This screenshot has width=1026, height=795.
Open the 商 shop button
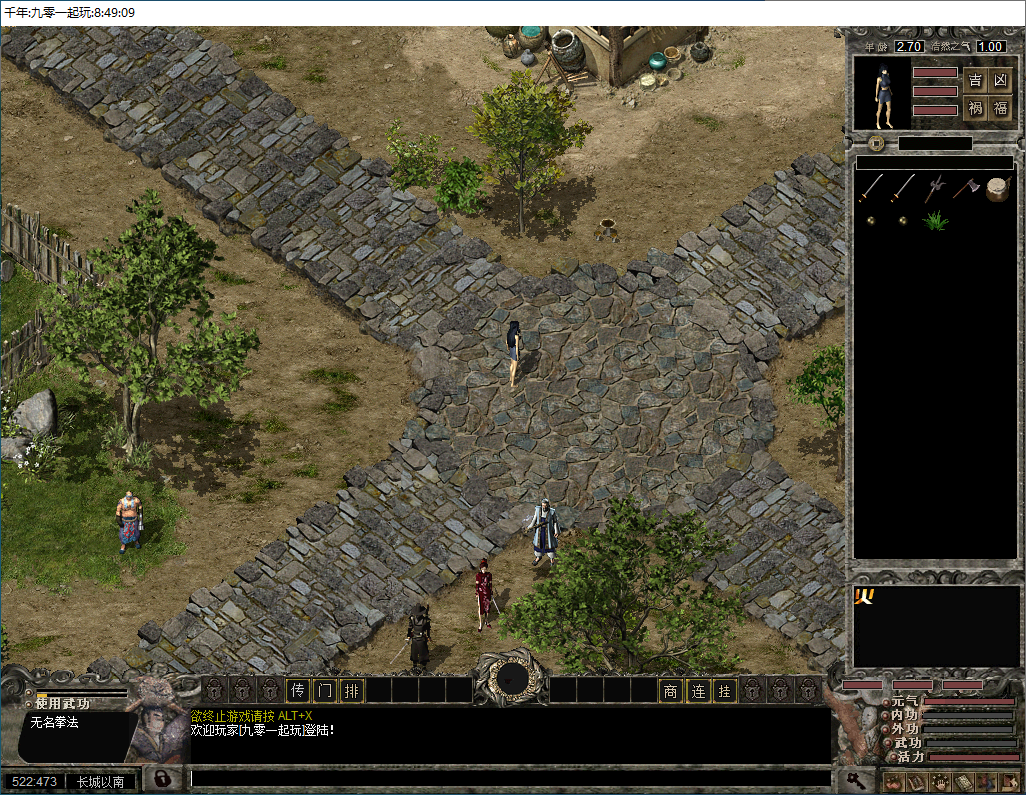click(x=670, y=690)
